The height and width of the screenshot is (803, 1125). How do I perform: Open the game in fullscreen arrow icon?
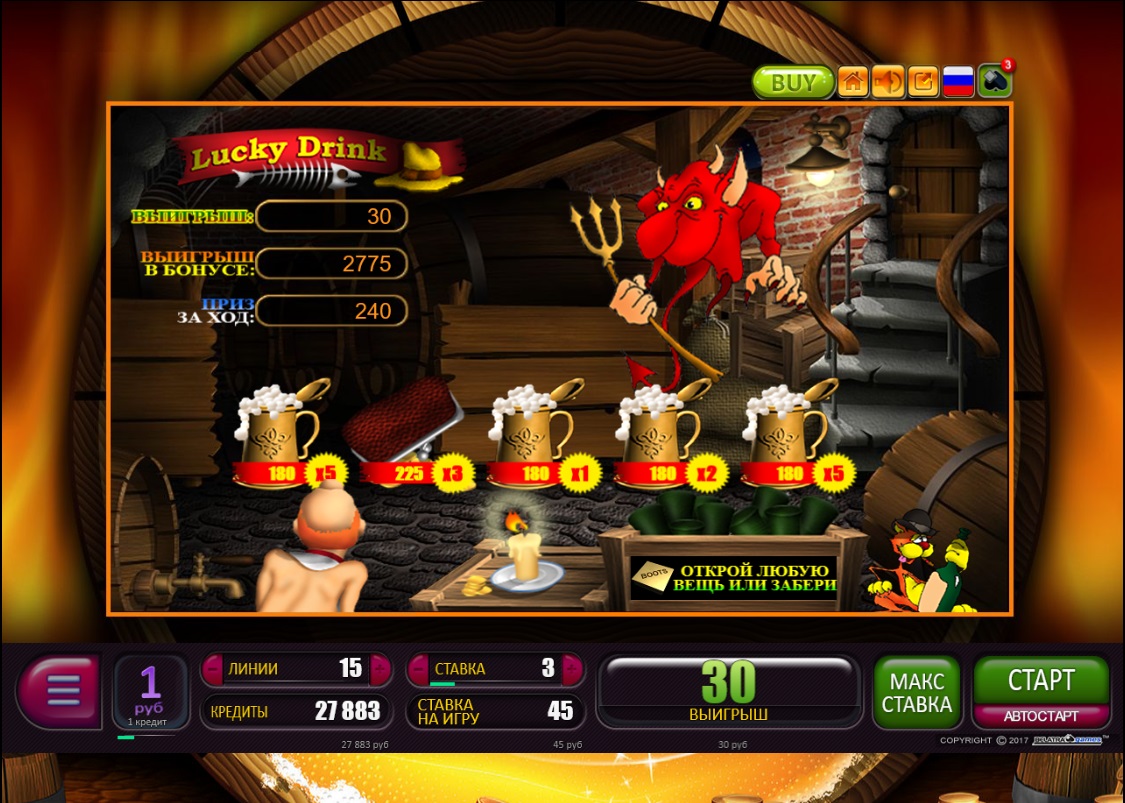(923, 82)
